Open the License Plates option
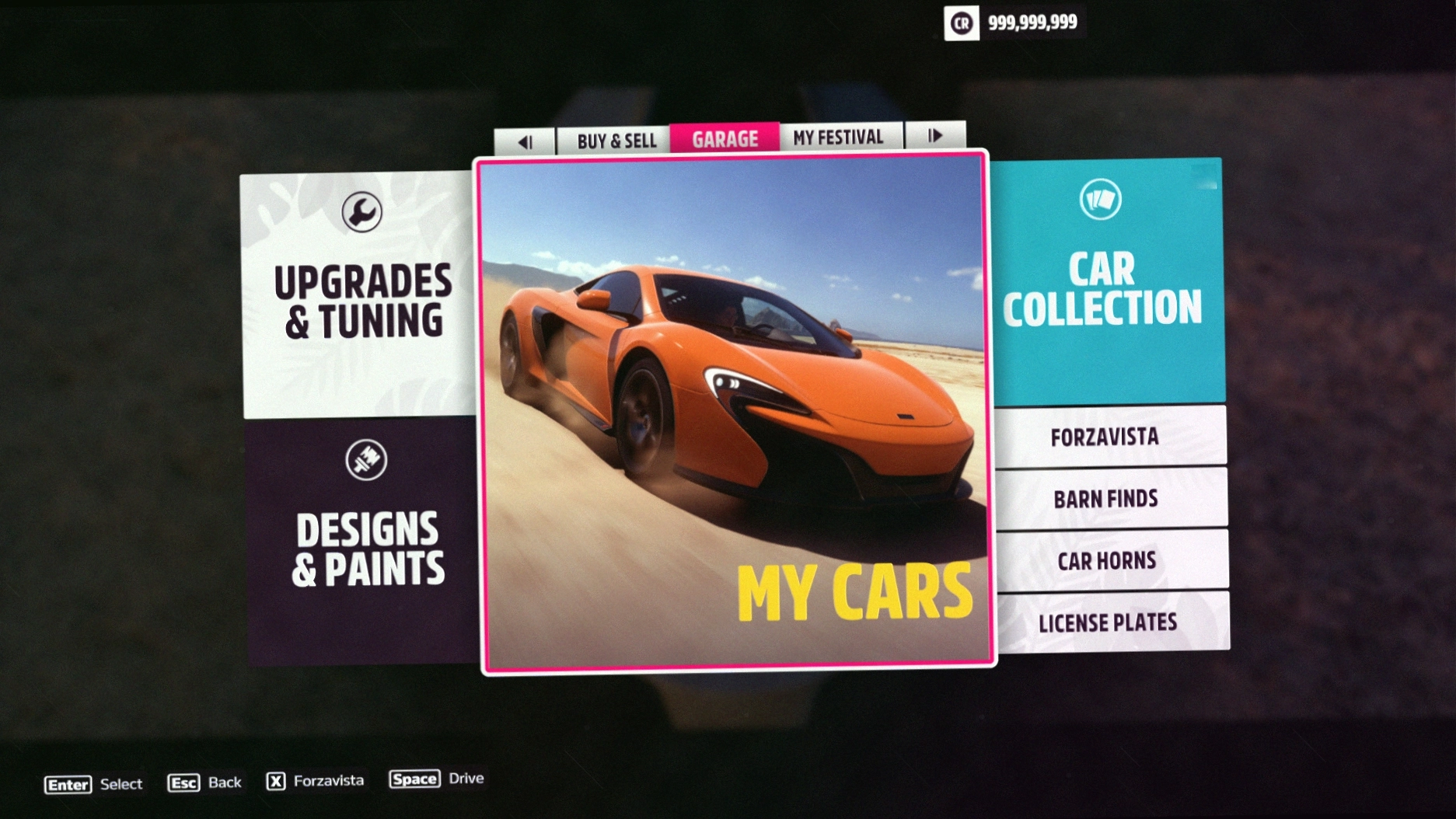The height and width of the screenshot is (819, 1456). (1108, 622)
